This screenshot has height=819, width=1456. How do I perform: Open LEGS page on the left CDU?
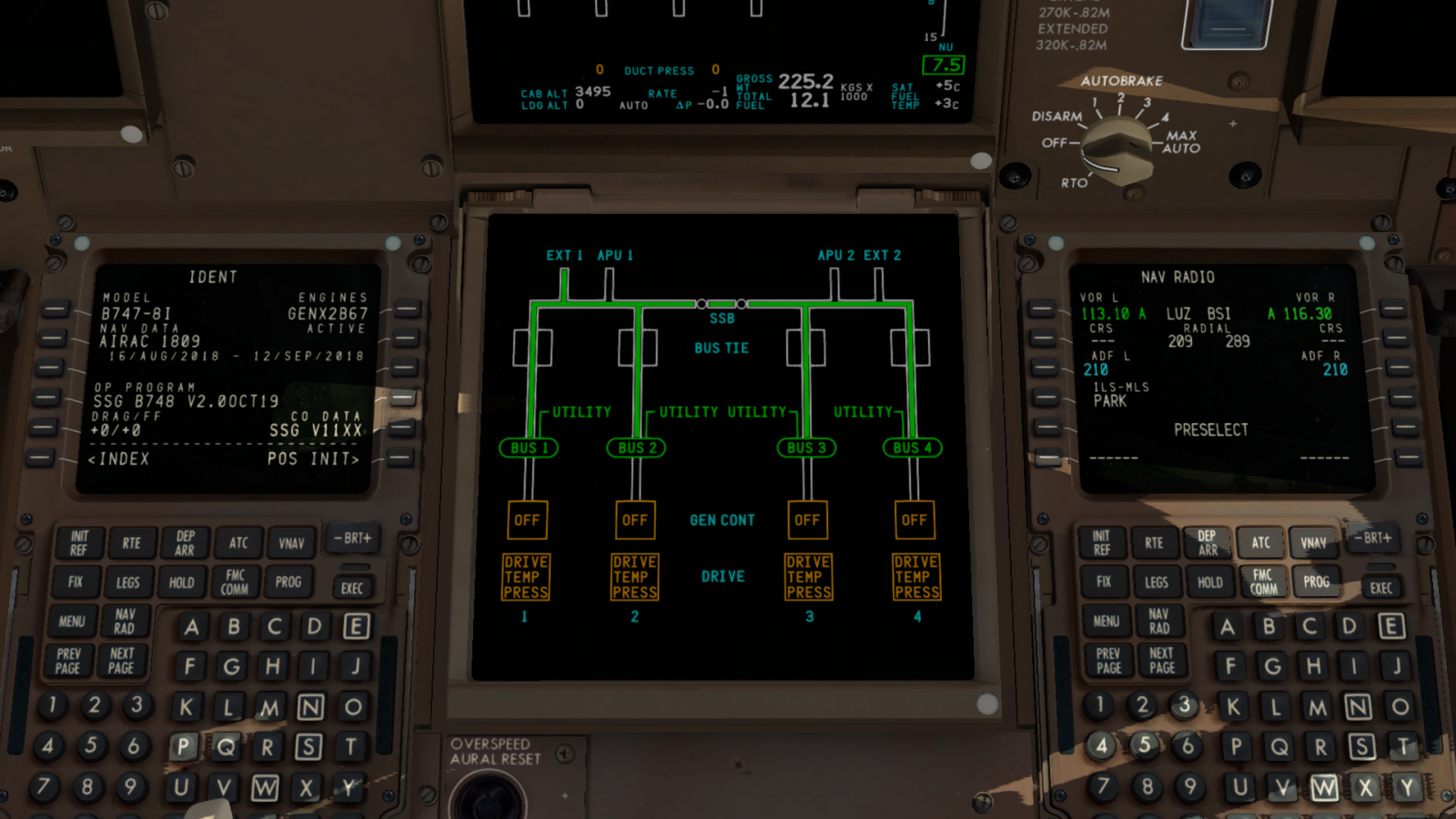(128, 582)
